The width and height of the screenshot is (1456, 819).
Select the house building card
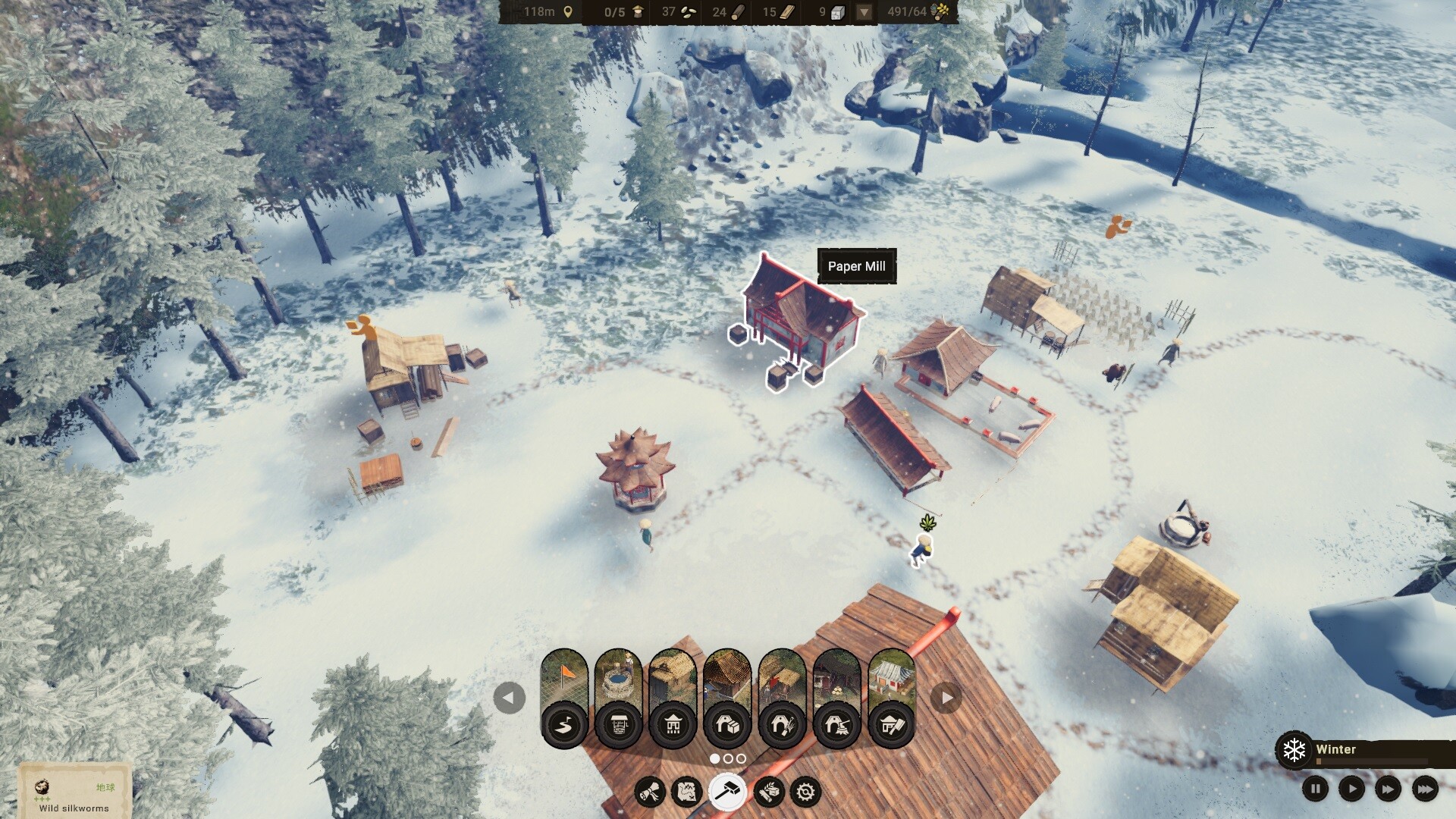[x=673, y=698]
